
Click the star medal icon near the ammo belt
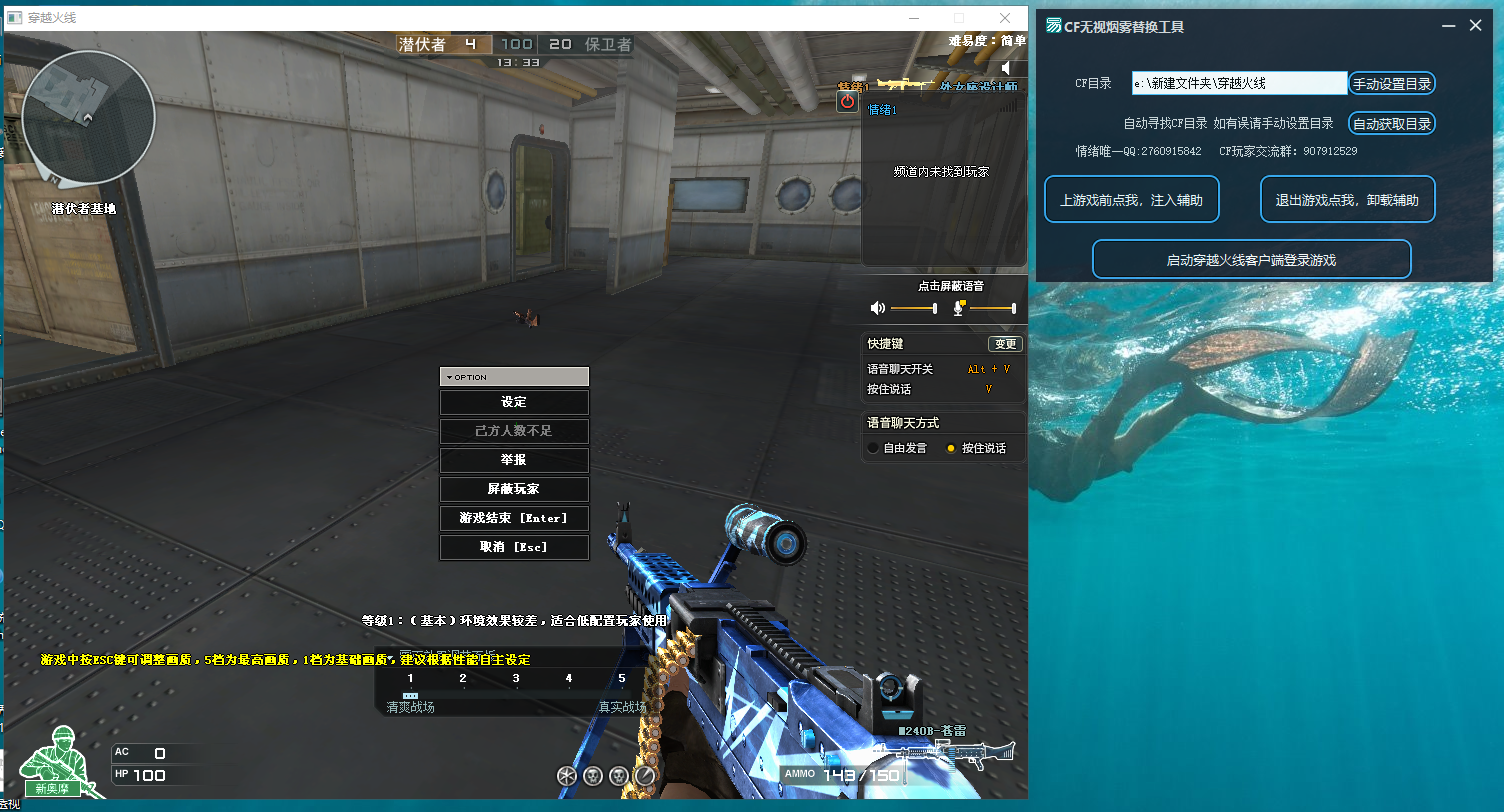(566, 776)
